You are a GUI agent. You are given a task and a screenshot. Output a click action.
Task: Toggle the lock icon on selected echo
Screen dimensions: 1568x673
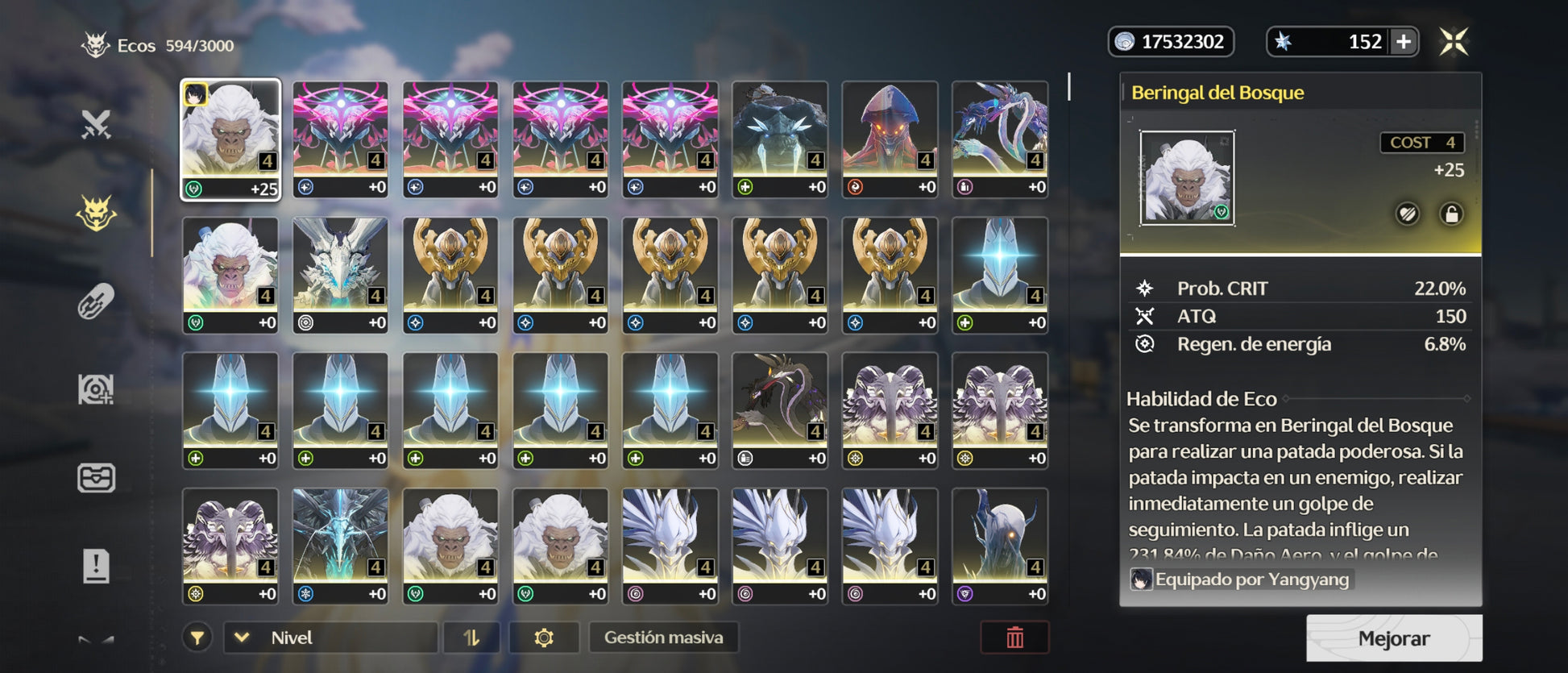click(1451, 214)
